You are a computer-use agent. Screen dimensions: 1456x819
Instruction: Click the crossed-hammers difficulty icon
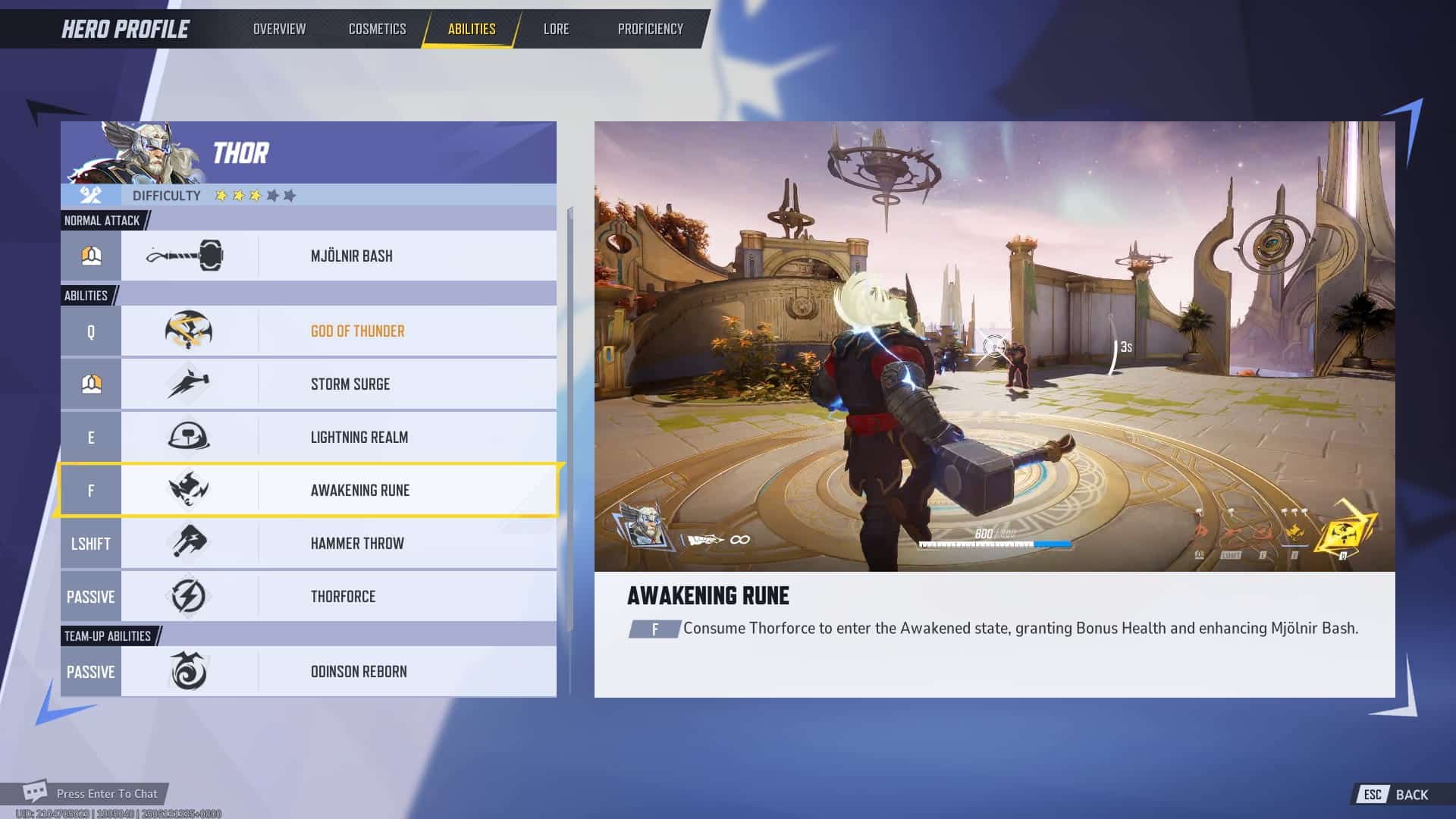coord(90,195)
